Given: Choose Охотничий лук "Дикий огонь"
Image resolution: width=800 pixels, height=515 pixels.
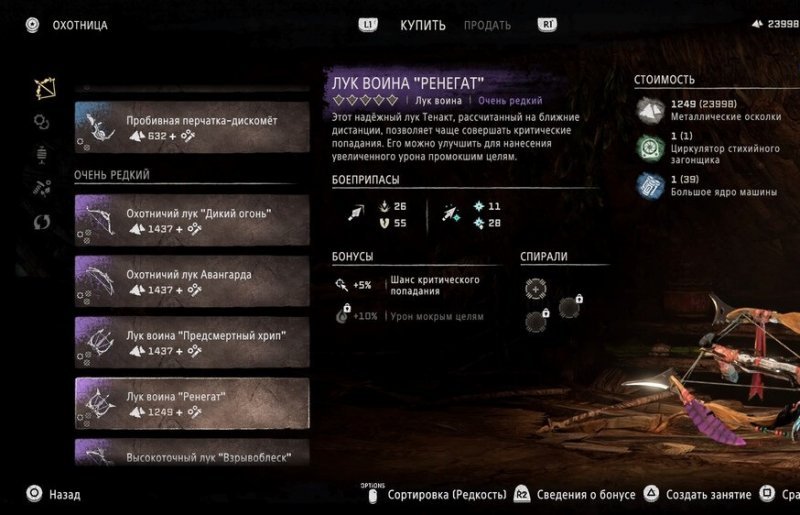Looking at the screenshot, I should point(191,219).
